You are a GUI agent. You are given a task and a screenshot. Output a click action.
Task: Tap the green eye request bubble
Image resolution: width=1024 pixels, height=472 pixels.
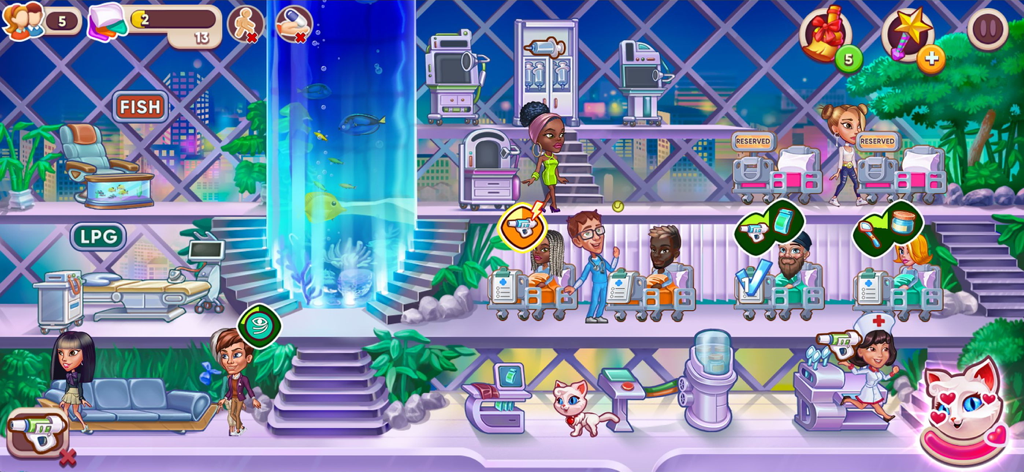[x=260, y=325]
